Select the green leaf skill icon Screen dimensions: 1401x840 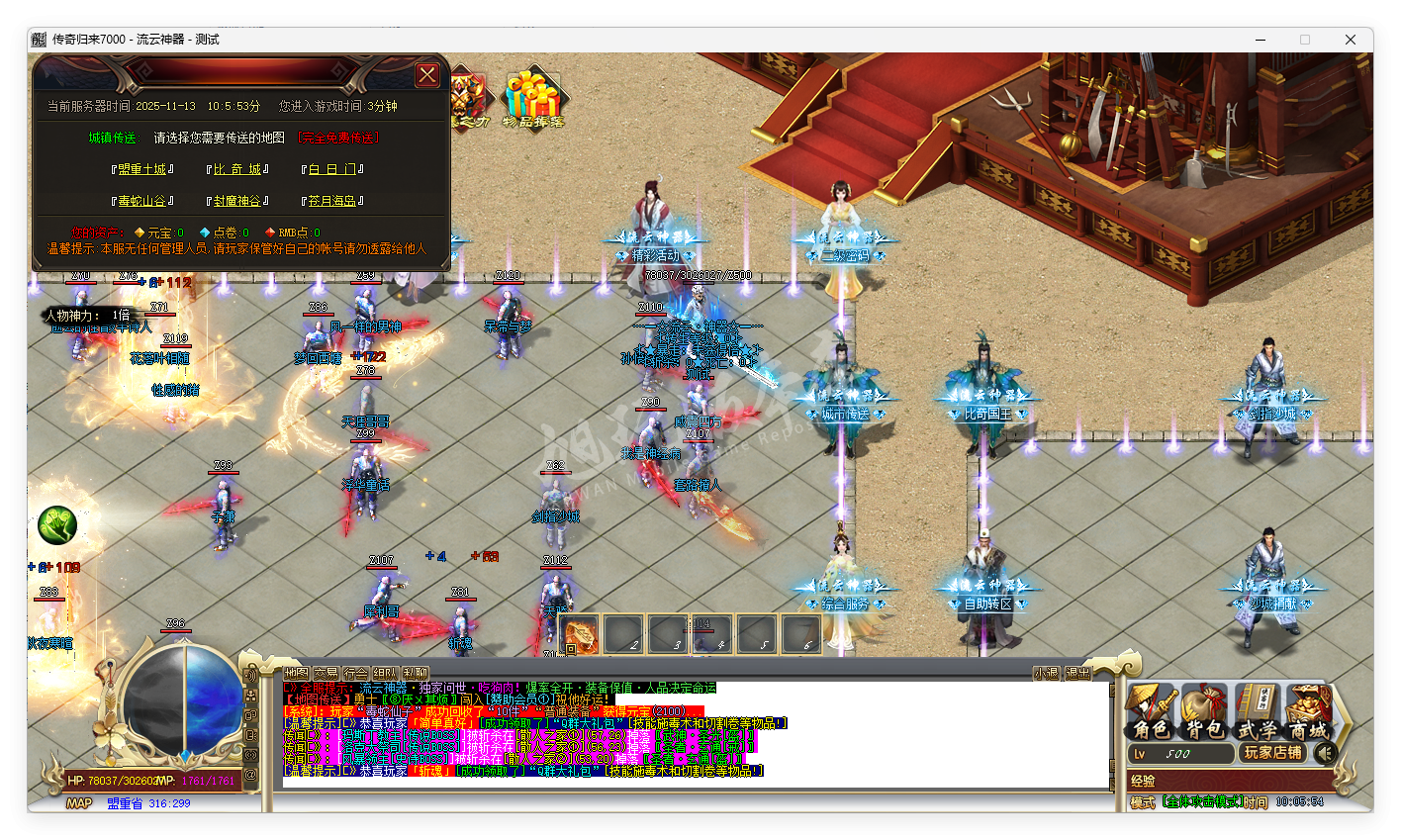point(55,525)
